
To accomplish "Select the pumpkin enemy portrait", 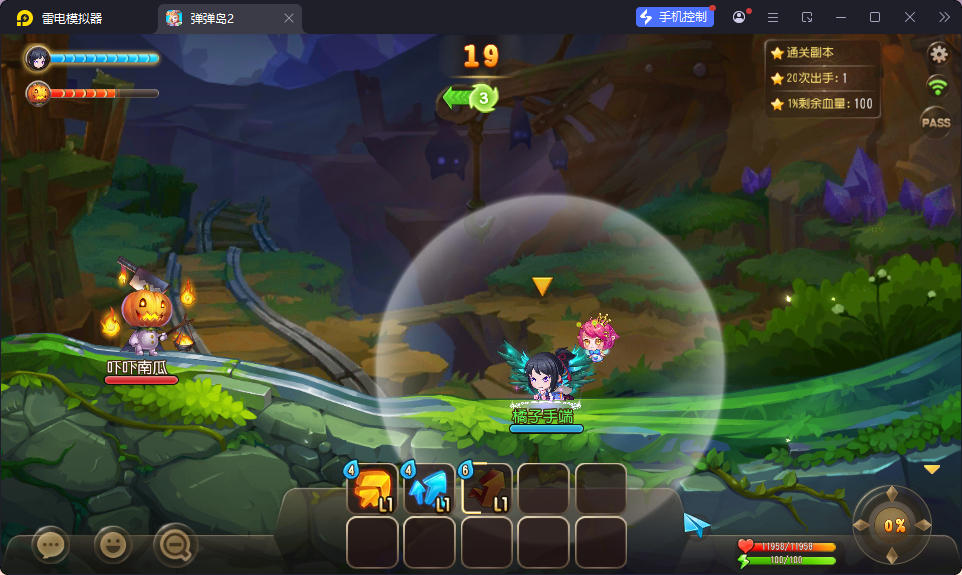I will [x=38, y=93].
